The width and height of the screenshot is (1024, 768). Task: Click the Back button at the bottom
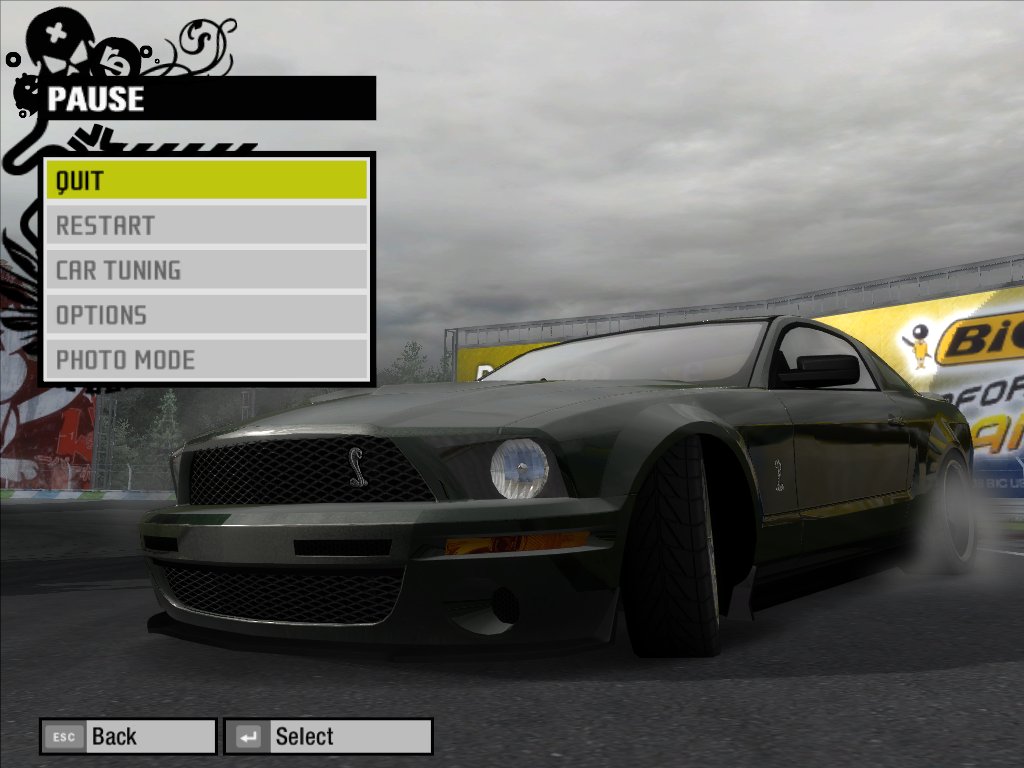pyautogui.click(x=128, y=737)
